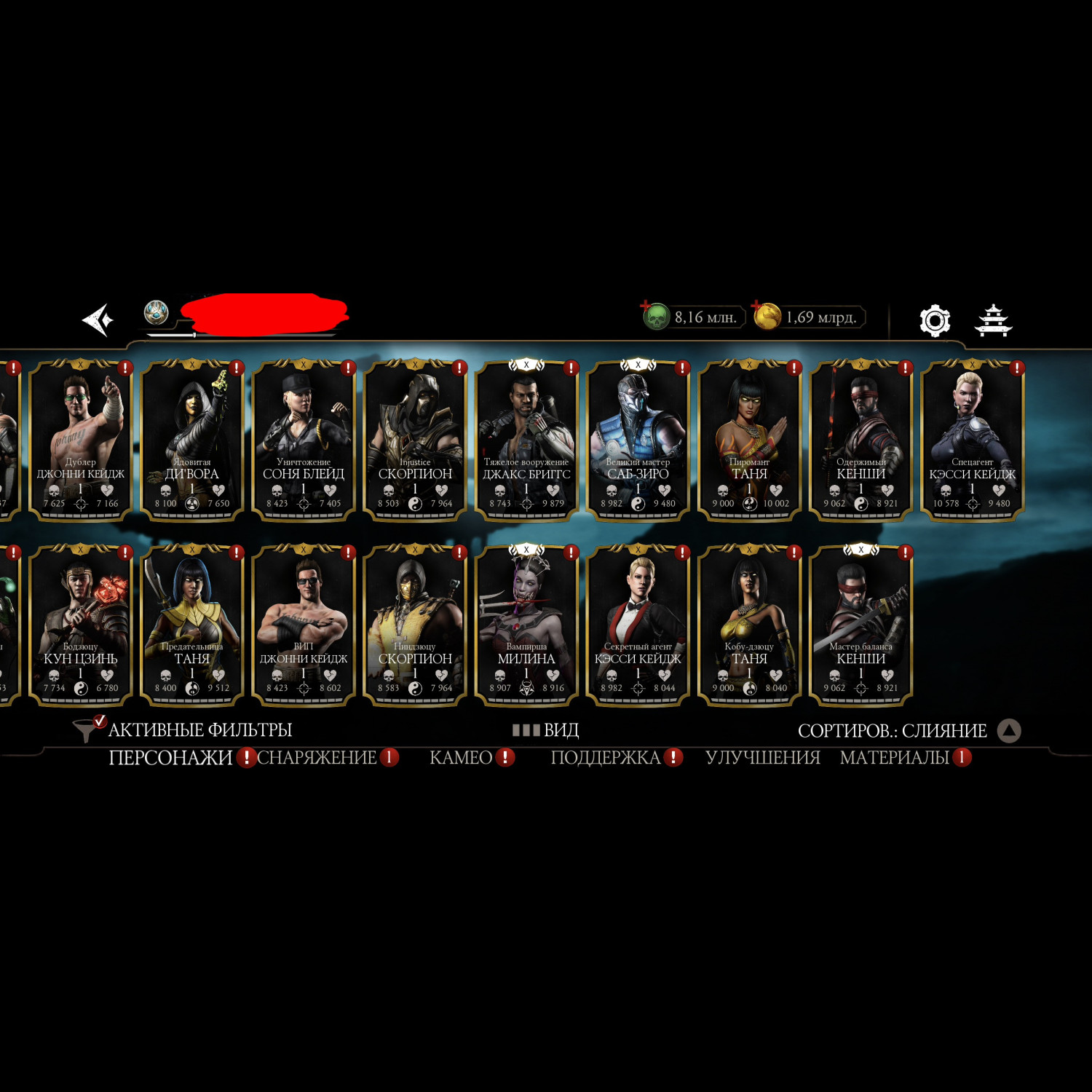The width and height of the screenshot is (1092, 1092).
Task: Pick the Вампирша Милина card
Action: point(526,624)
